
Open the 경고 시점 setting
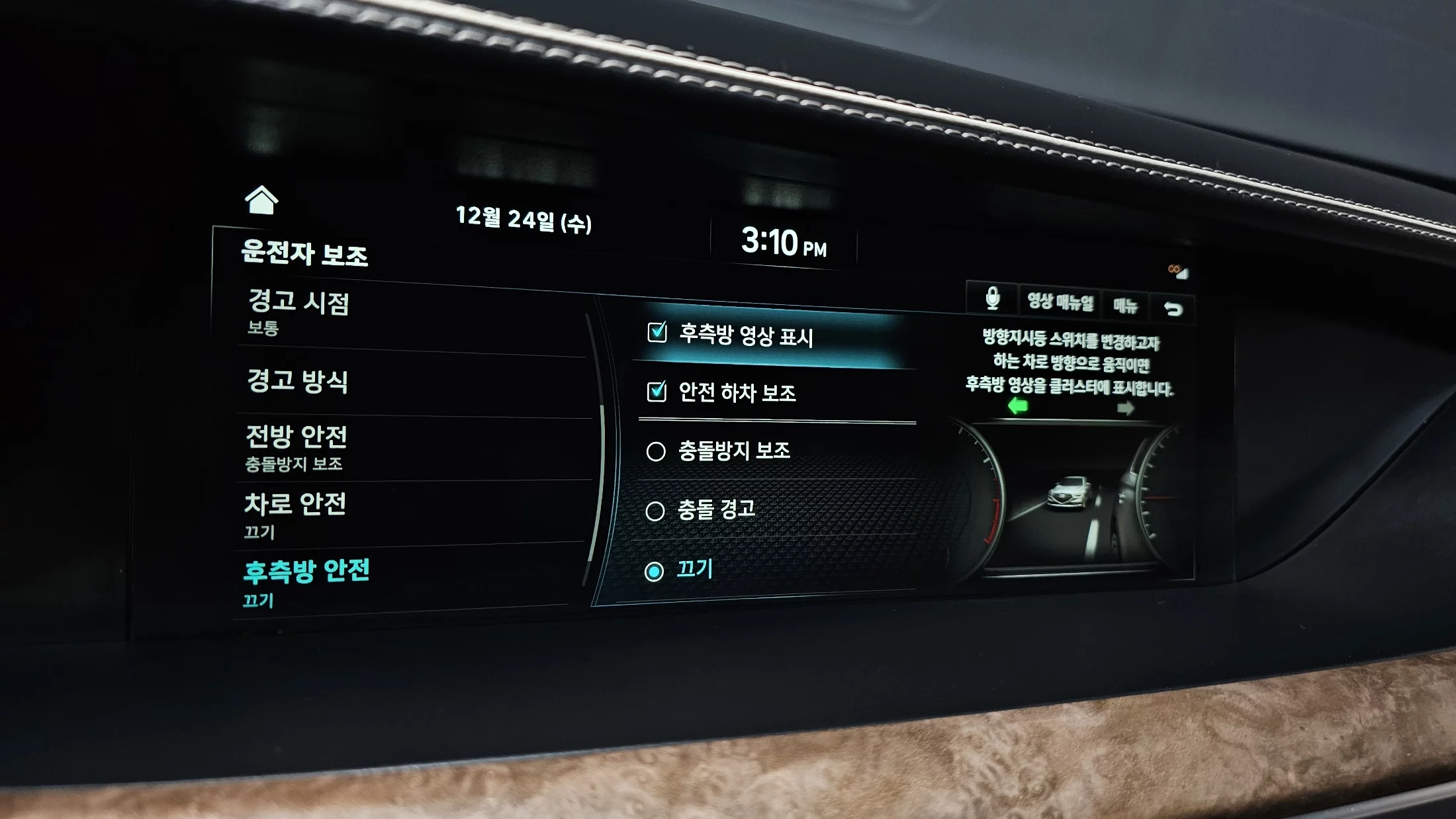tap(298, 312)
